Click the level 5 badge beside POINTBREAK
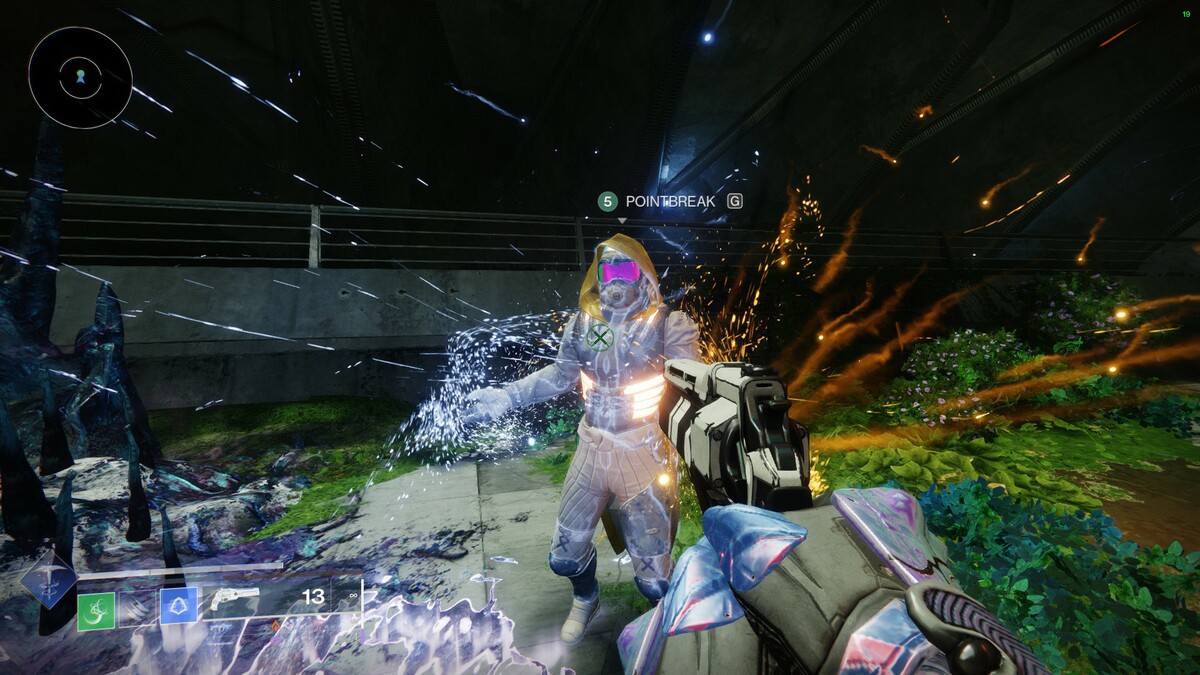The height and width of the screenshot is (675, 1200). (x=607, y=202)
